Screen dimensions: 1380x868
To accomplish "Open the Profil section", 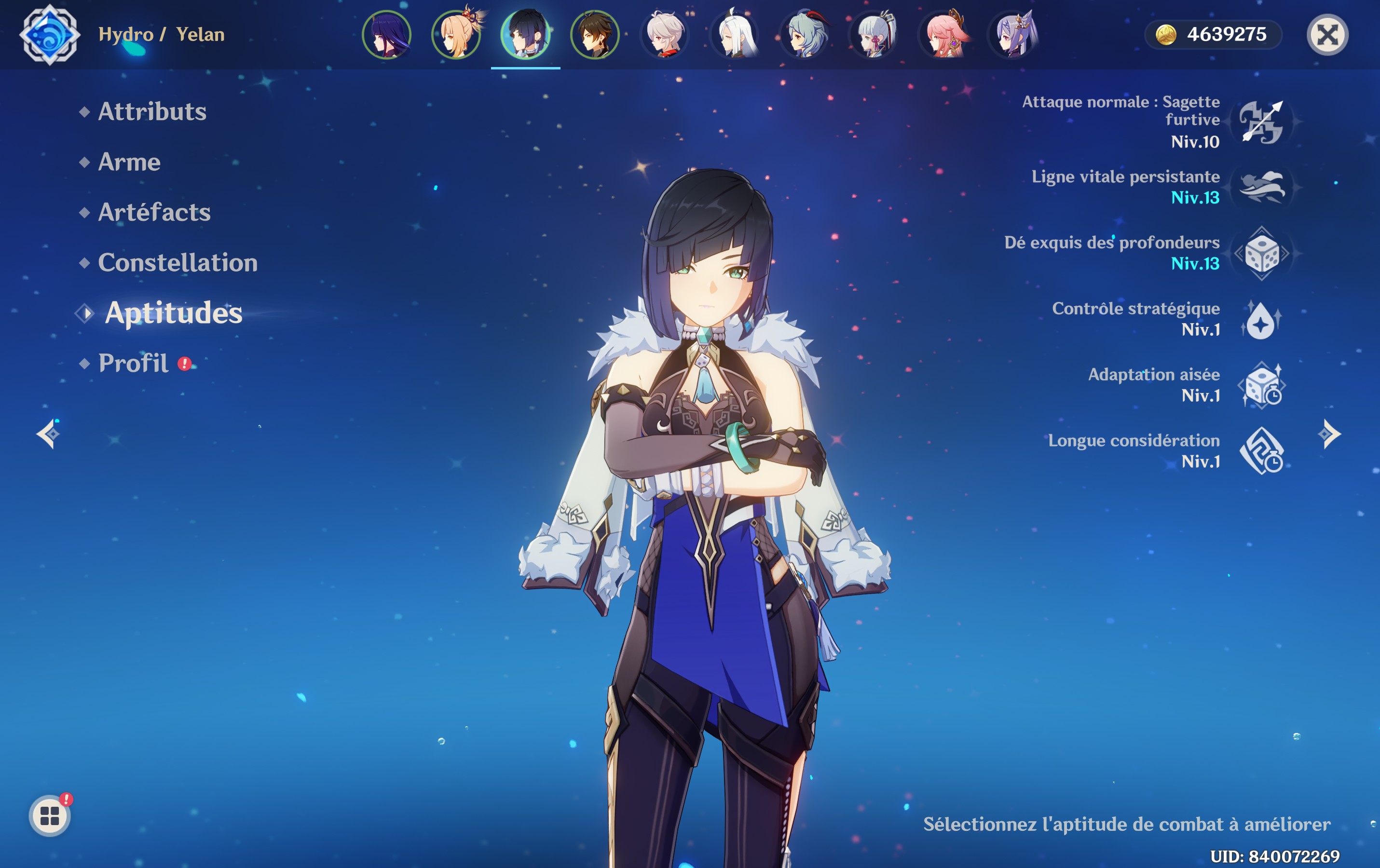I will pyautogui.click(x=133, y=363).
